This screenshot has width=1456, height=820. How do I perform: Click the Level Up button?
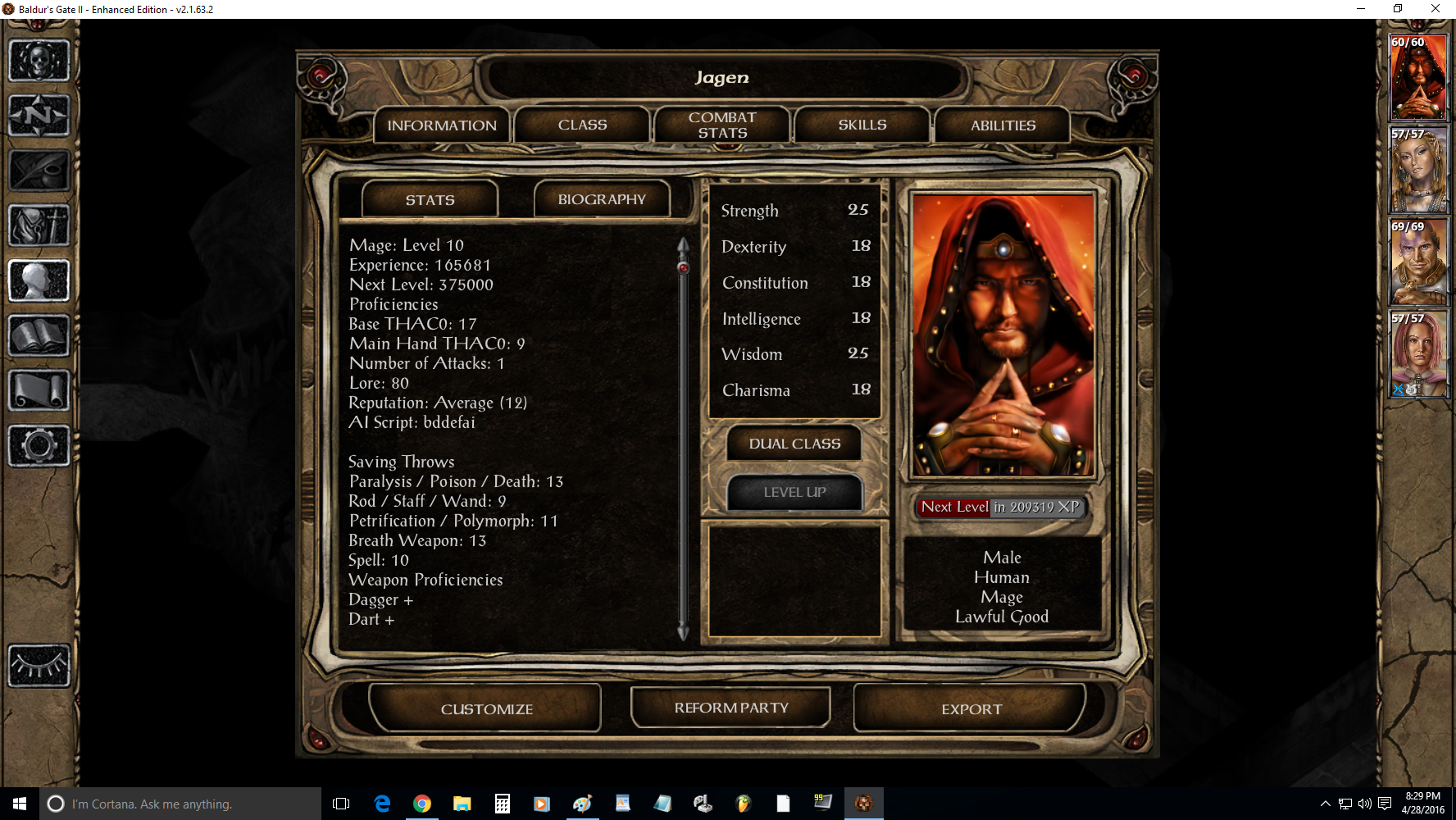(794, 492)
